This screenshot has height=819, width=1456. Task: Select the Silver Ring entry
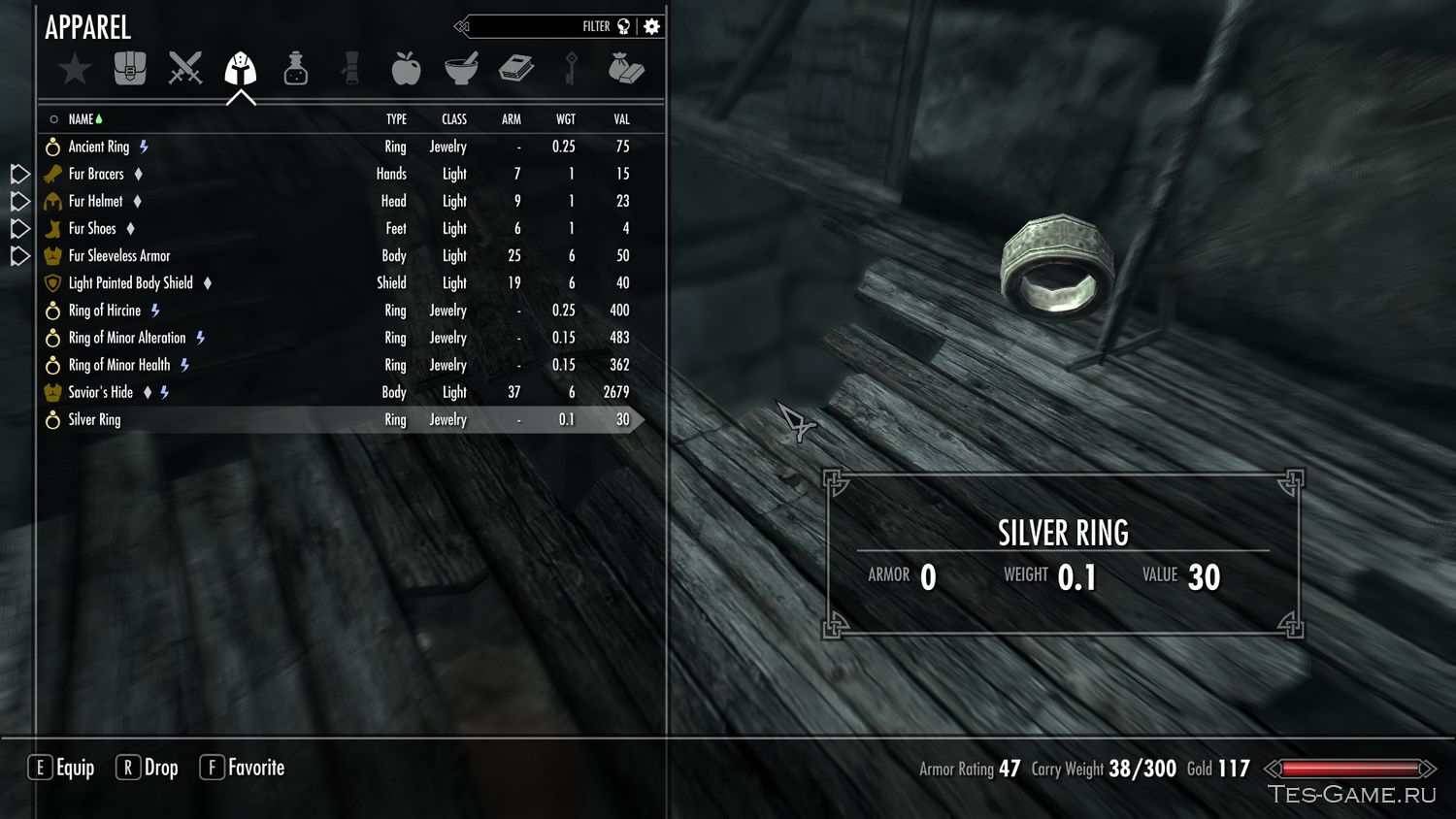pos(95,420)
